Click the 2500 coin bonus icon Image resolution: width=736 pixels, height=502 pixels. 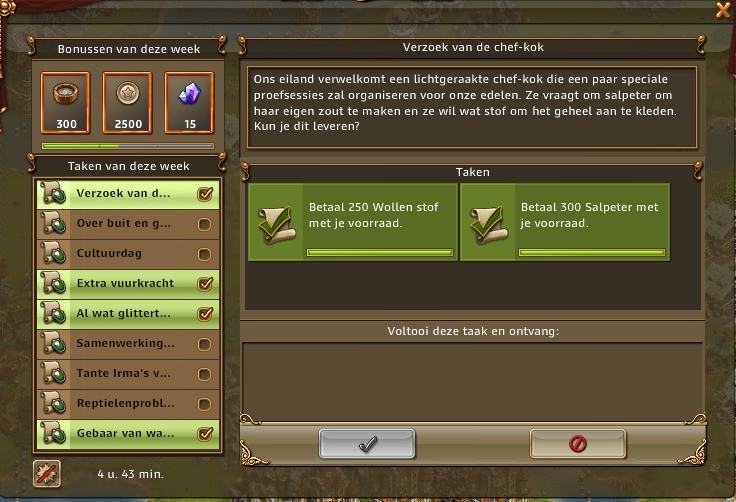[128, 102]
